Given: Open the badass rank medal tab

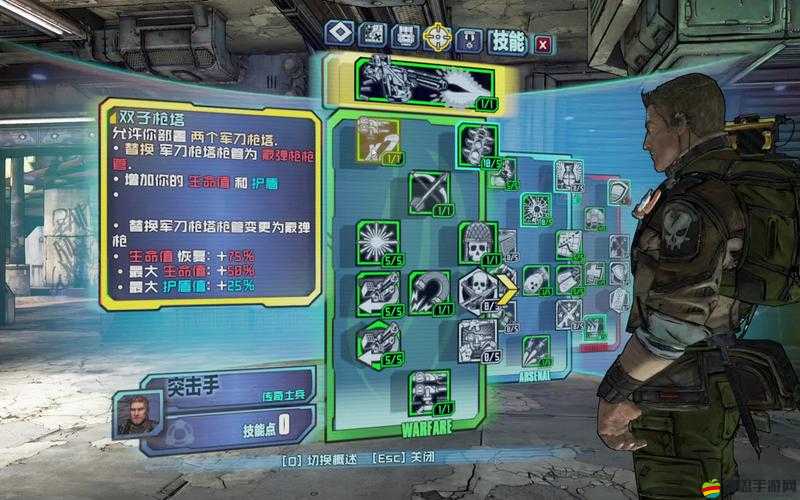Looking at the screenshot, I should 468,37.
